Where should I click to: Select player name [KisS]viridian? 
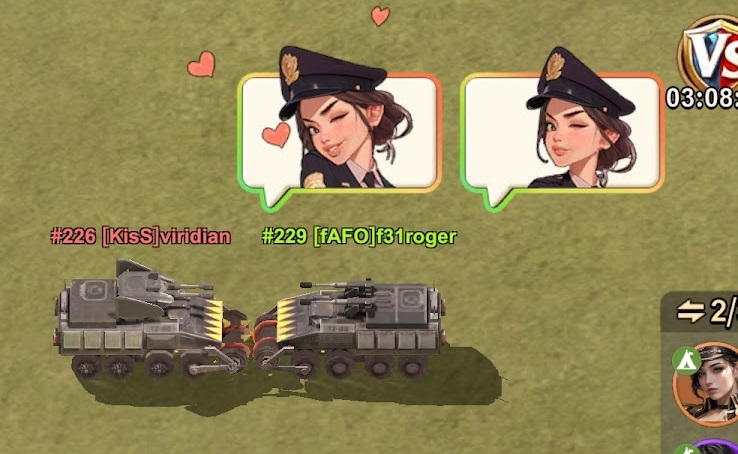click(x=141, y=237)
